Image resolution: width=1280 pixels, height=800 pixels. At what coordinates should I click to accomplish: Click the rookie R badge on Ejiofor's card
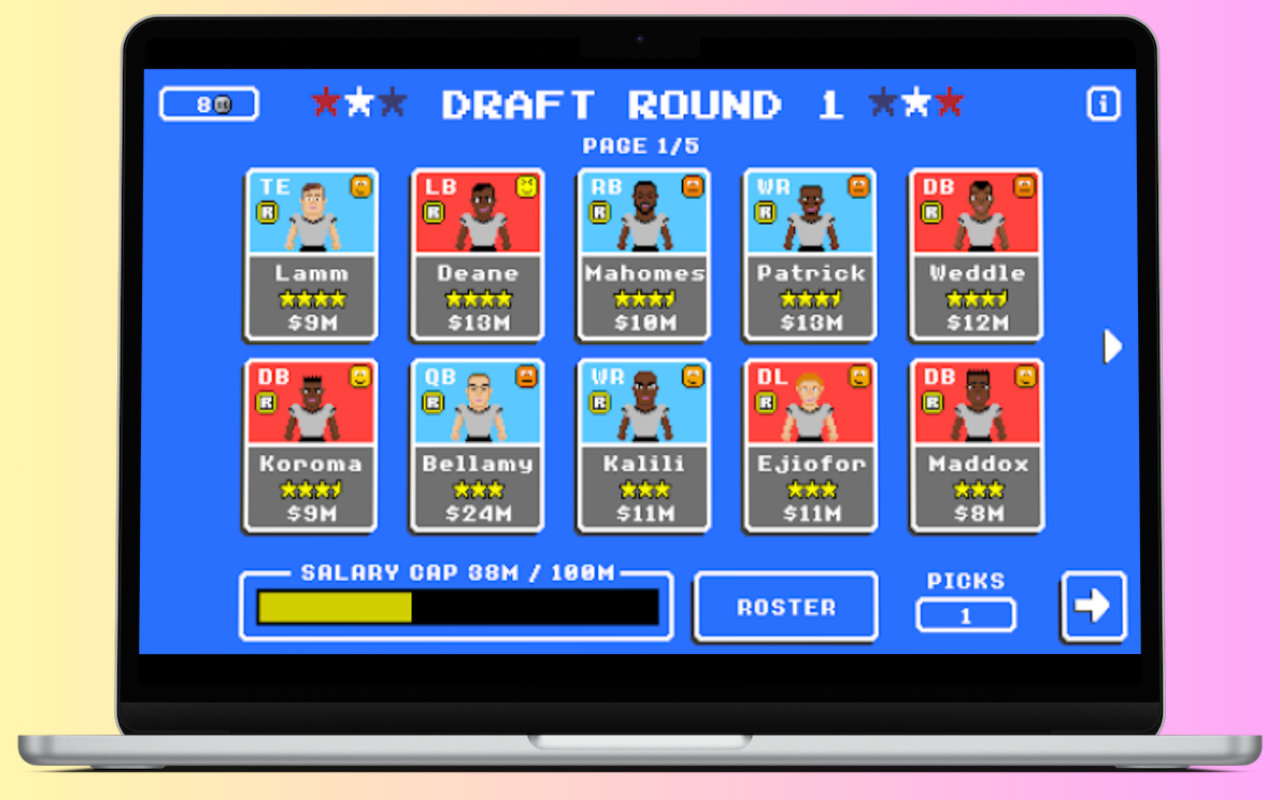(765, 403)
